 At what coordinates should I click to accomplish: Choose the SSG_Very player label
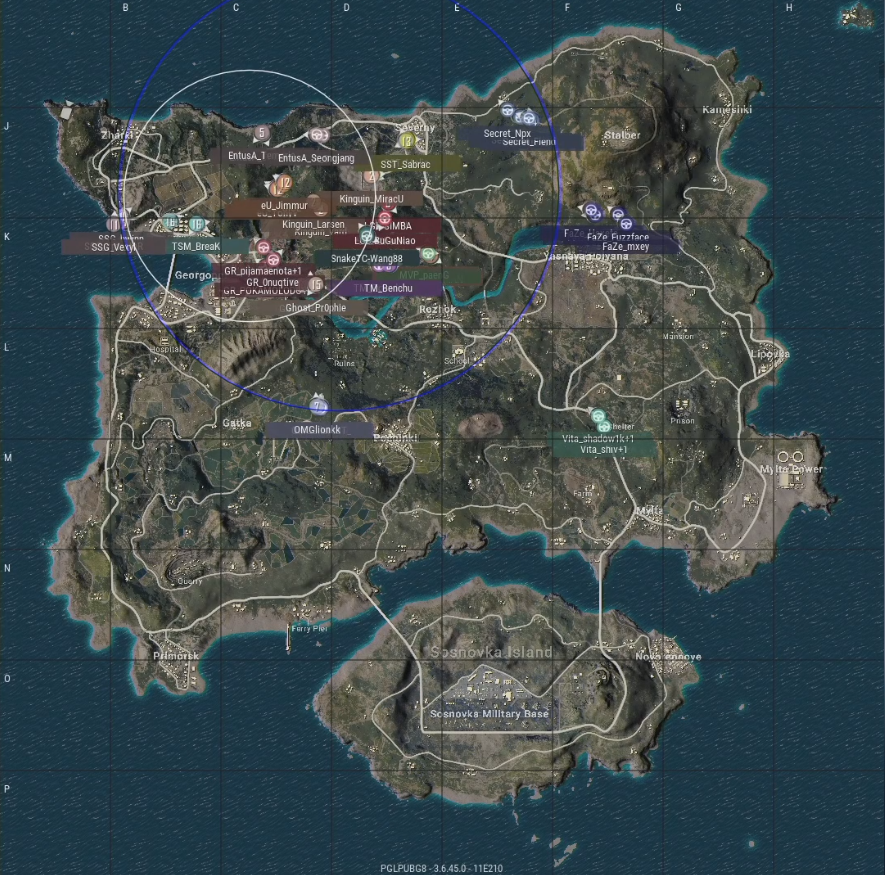pyautogui.click(x=112, y=247)
